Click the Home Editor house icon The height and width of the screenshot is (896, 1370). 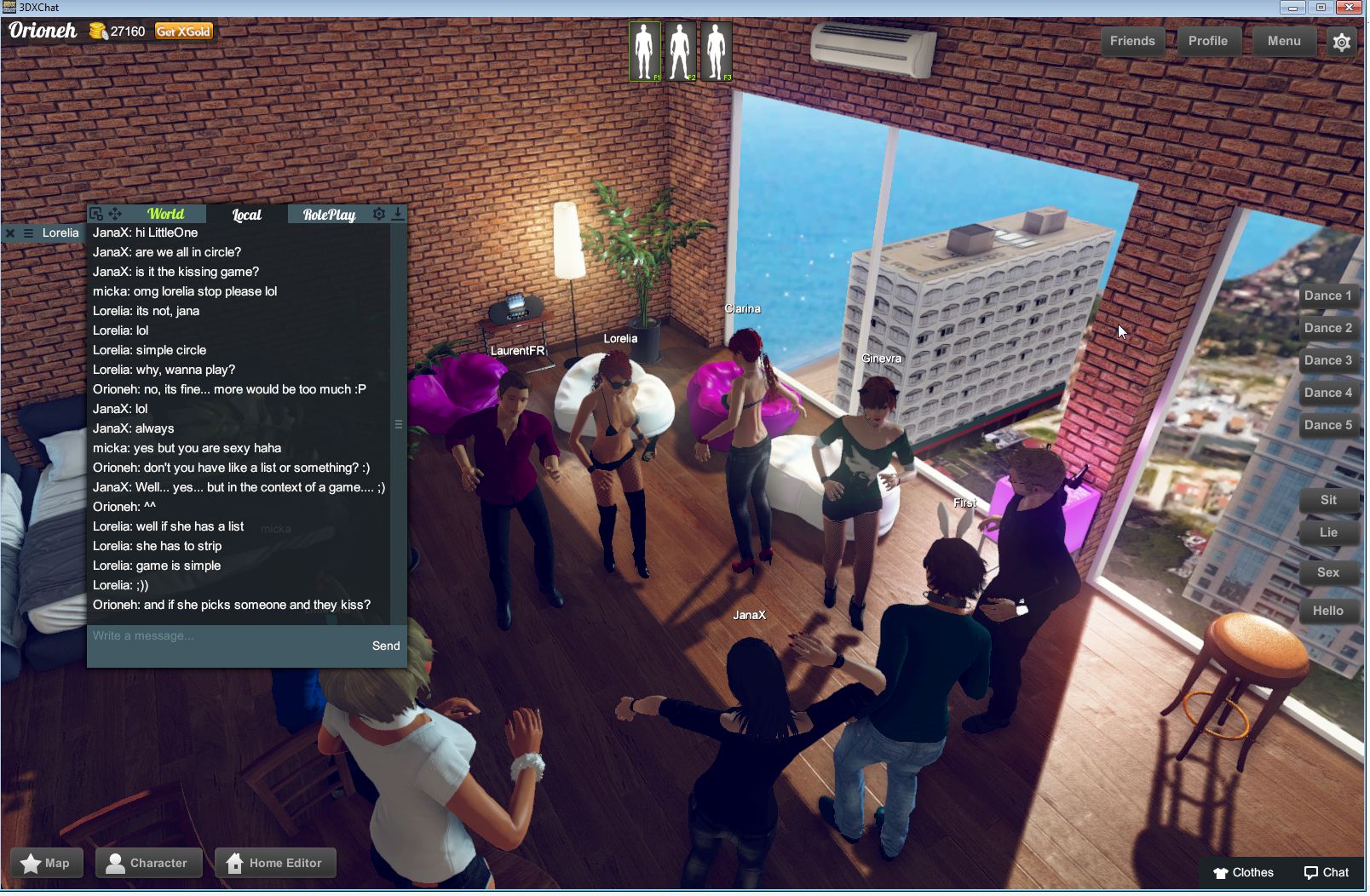tap(234, 863)
